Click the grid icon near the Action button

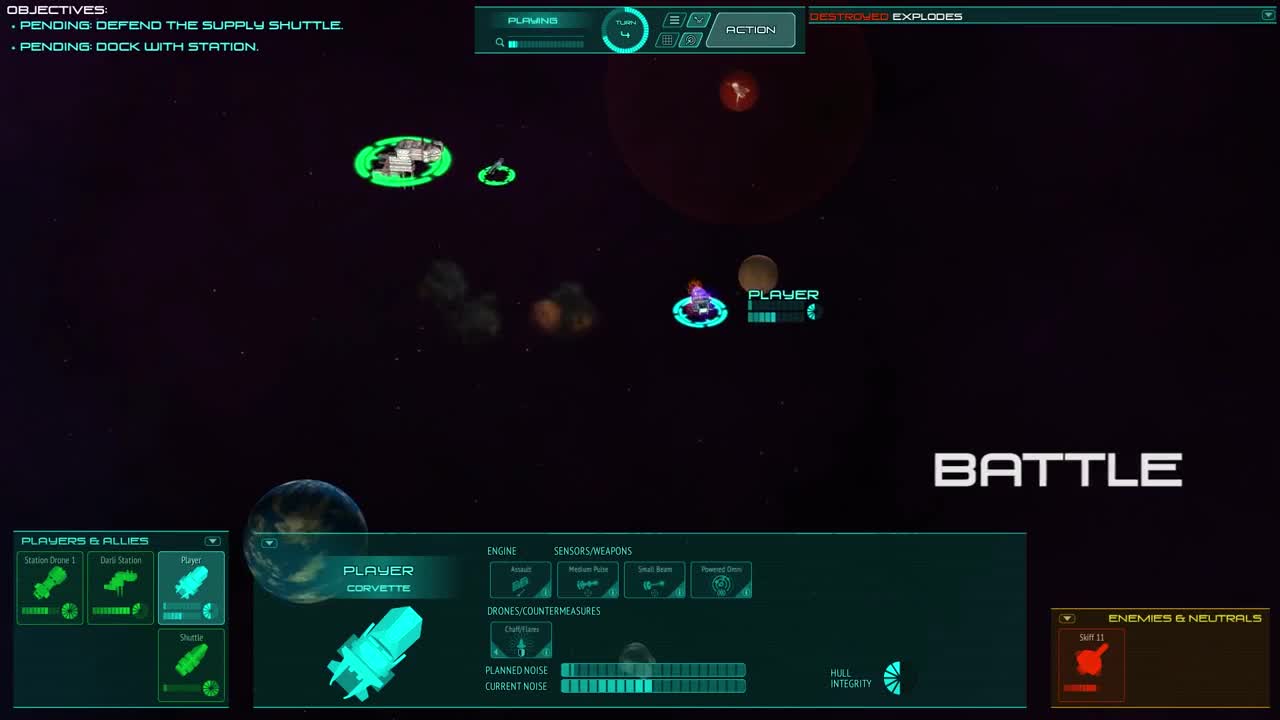tap(666, 39)
